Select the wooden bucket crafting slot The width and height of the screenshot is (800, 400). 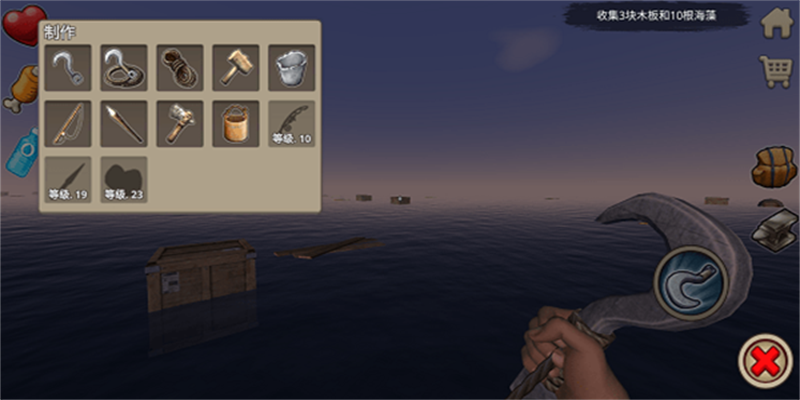coord(236,124)
